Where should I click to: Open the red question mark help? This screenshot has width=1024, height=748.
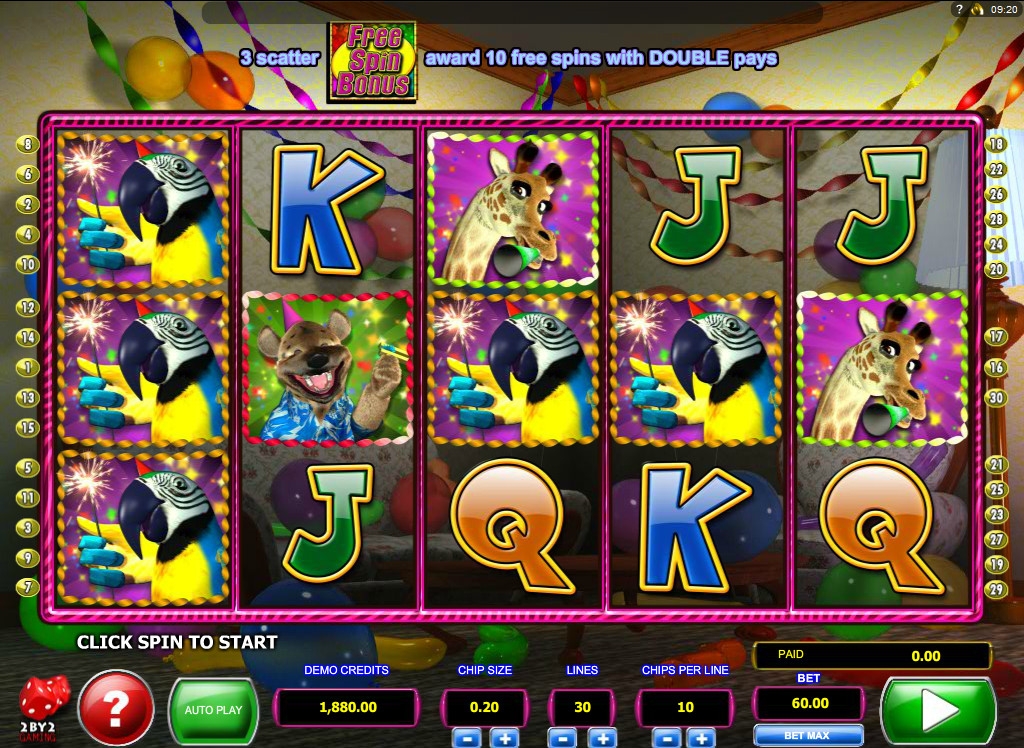point(116,709)
